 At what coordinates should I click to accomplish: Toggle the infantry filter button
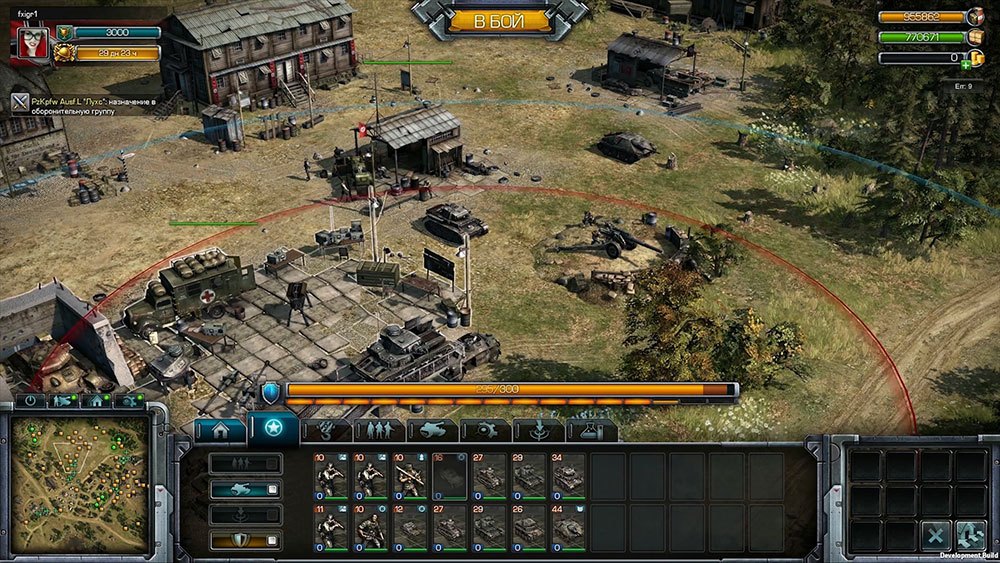[245, 463]
